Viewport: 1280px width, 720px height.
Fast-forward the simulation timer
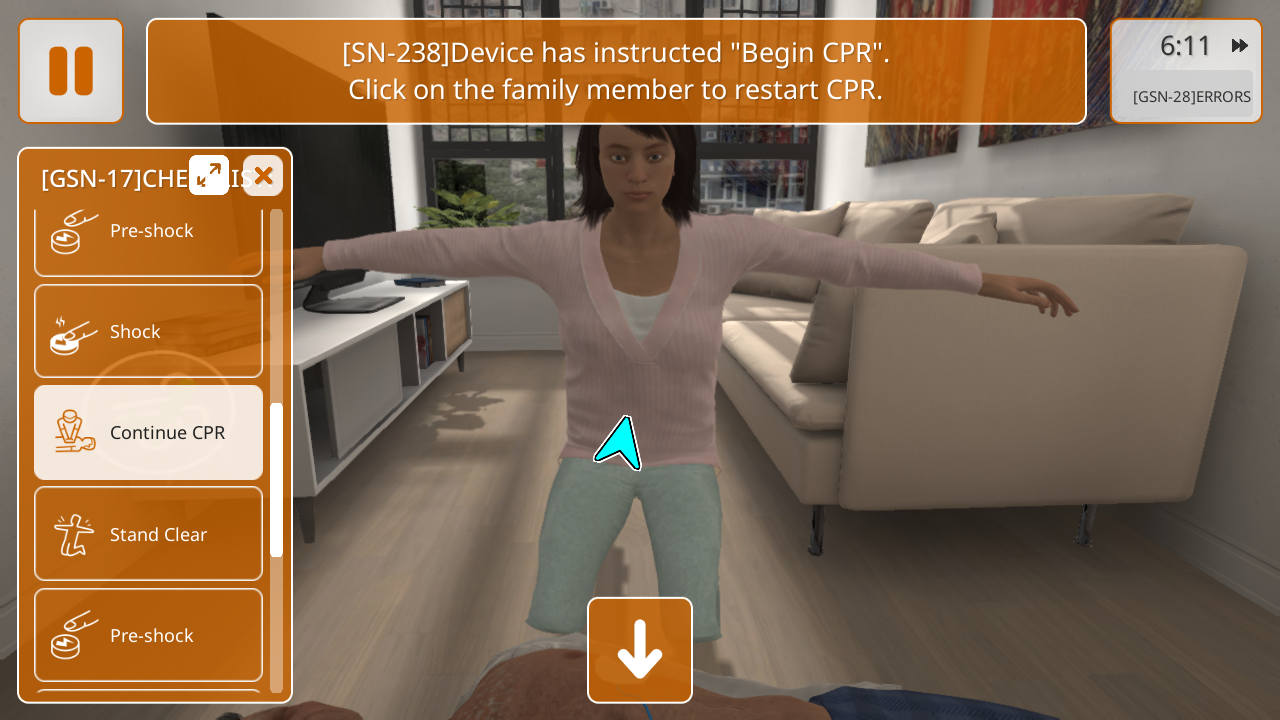(x=1240, y=46)
